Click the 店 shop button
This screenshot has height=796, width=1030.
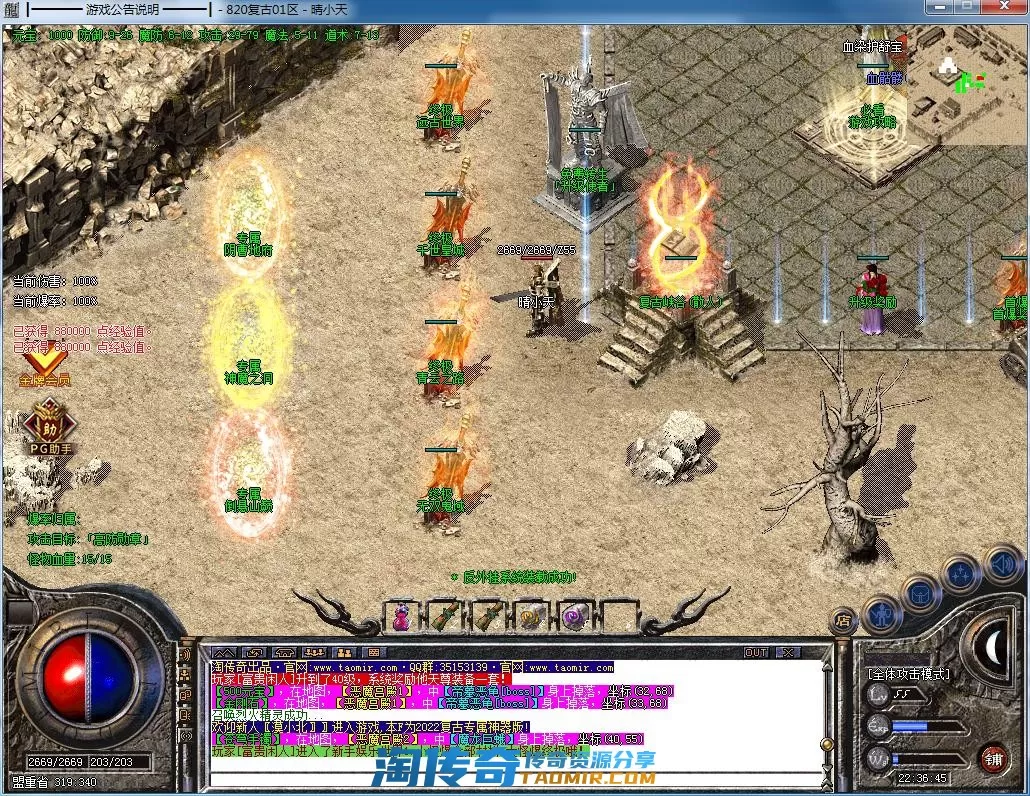coord(845,619)
